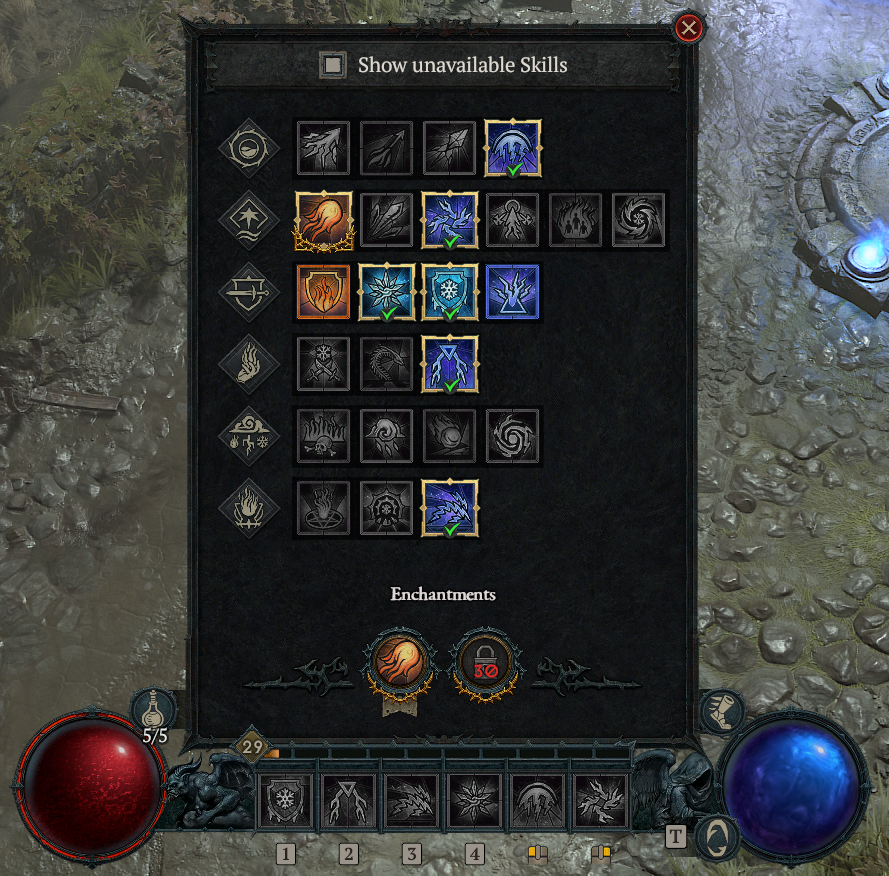The width and height of the screenshot is (889, 876).
Task: Click the hotbar slot above the number 2
Action: tap(348, 802)
